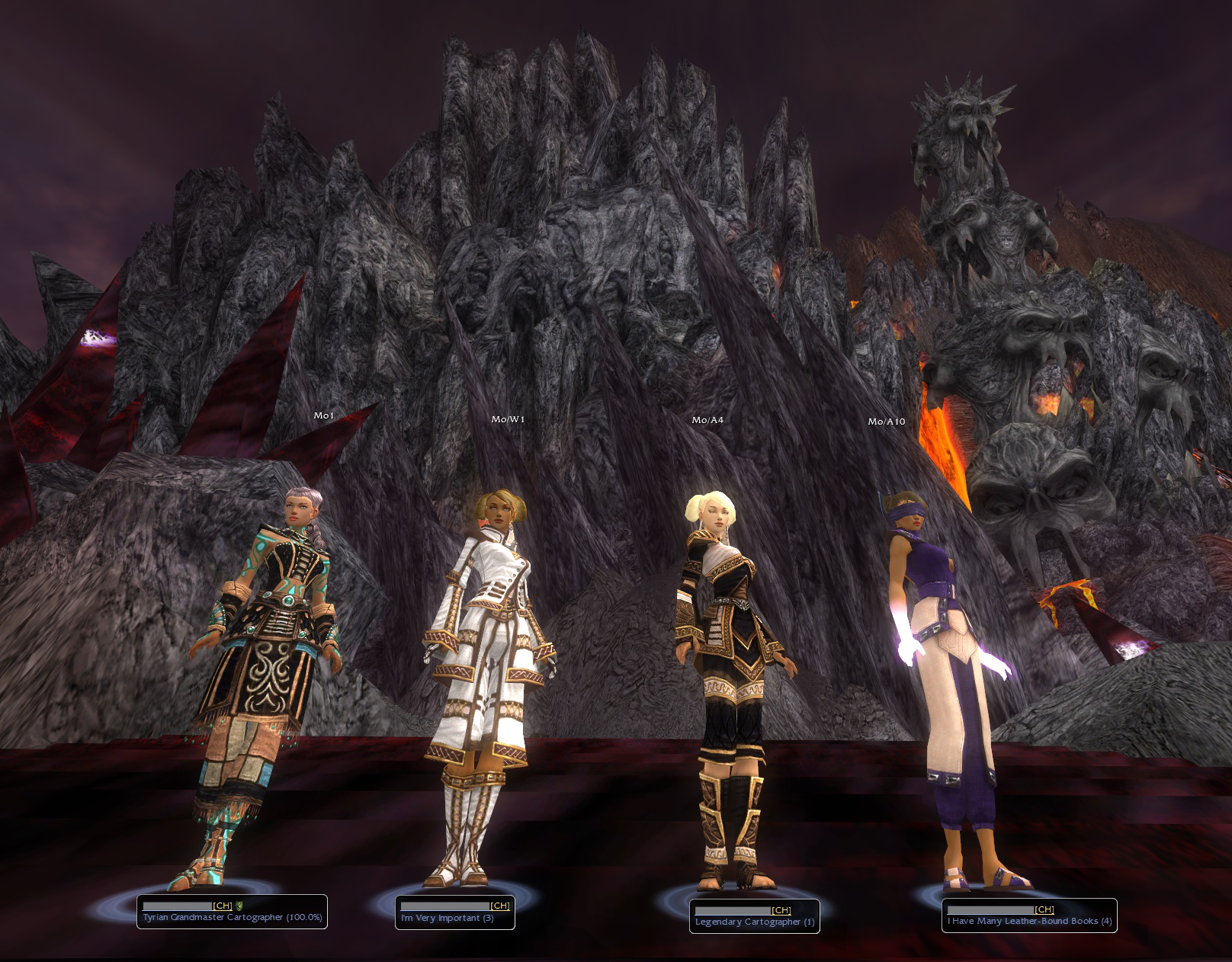
Task: Choose the I Have Many Leather-Bound Books nameplate
Action: click(1028, 916)
